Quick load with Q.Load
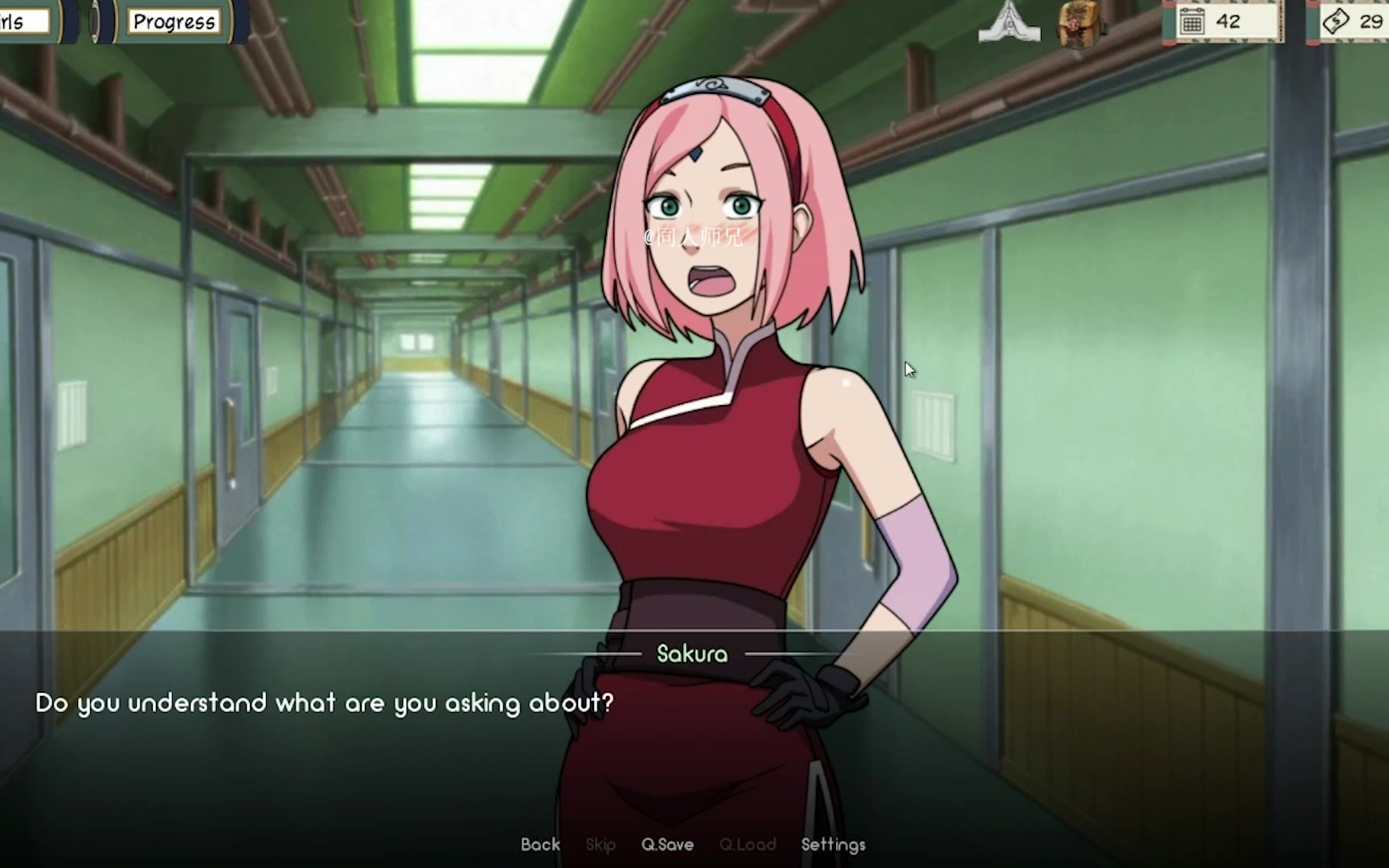Screen dimensions: 1389x868 748,845
